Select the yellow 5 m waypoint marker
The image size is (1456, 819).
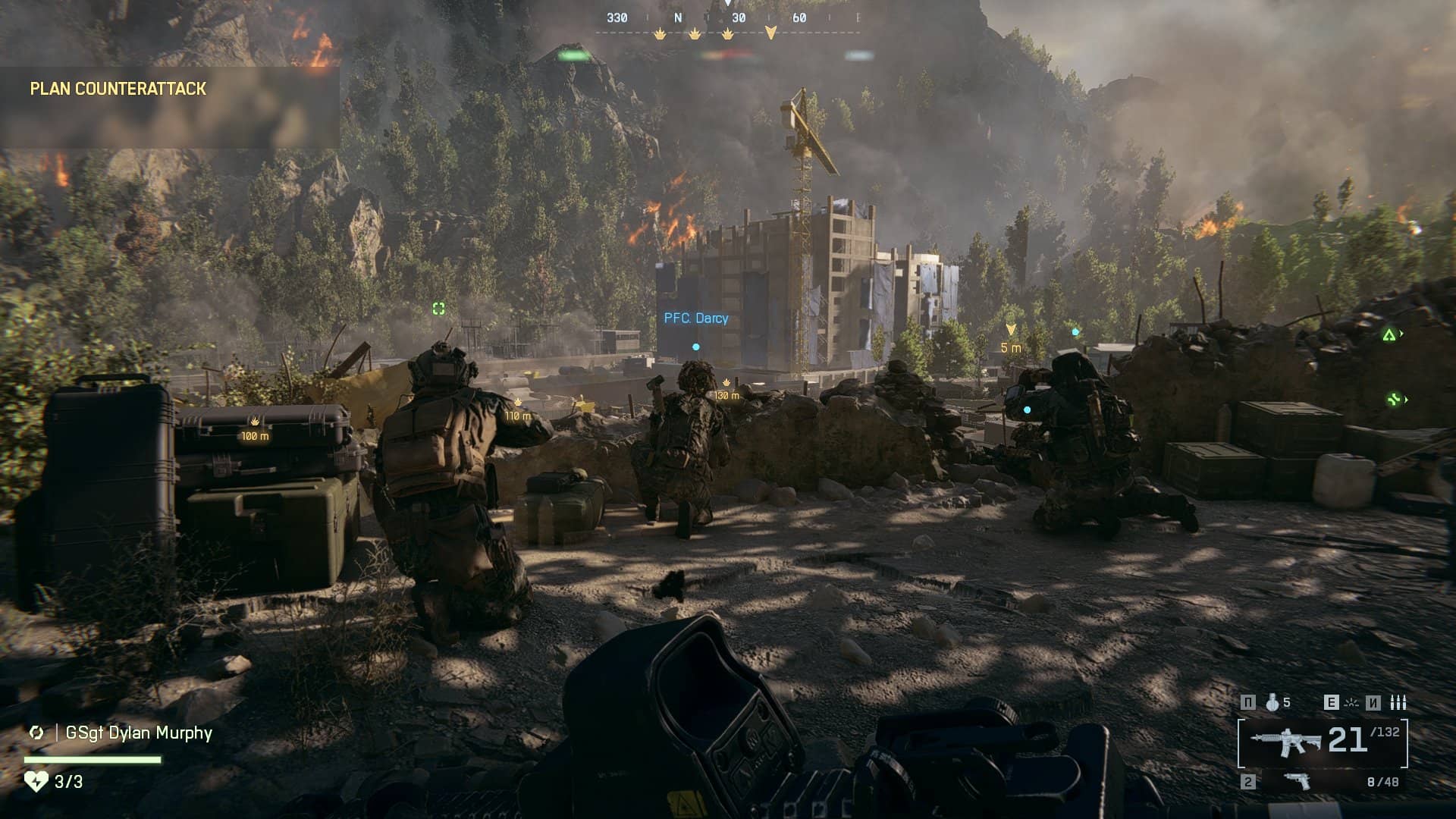click(1011, 339)
